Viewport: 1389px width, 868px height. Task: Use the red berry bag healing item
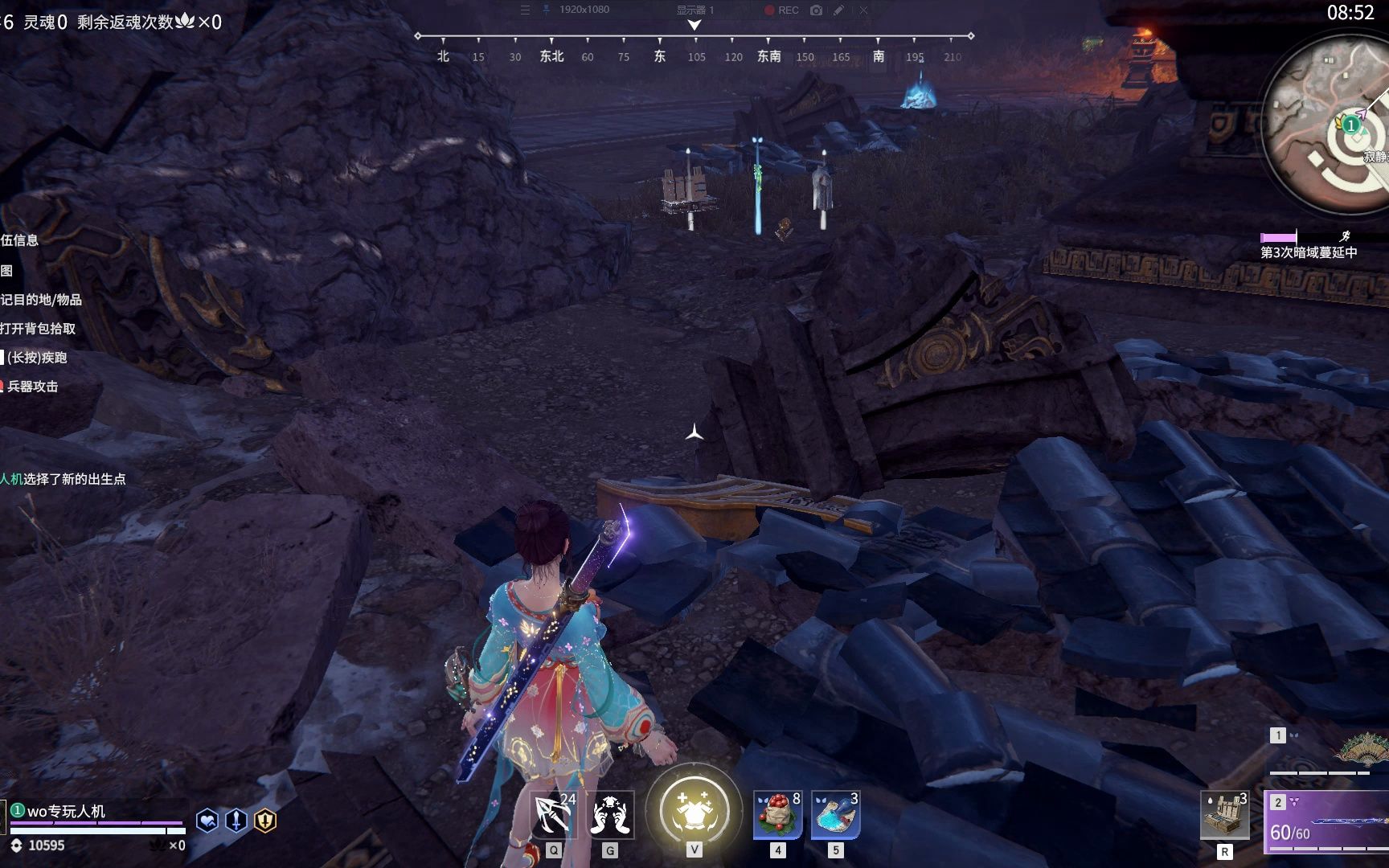(x=777, y=814)
